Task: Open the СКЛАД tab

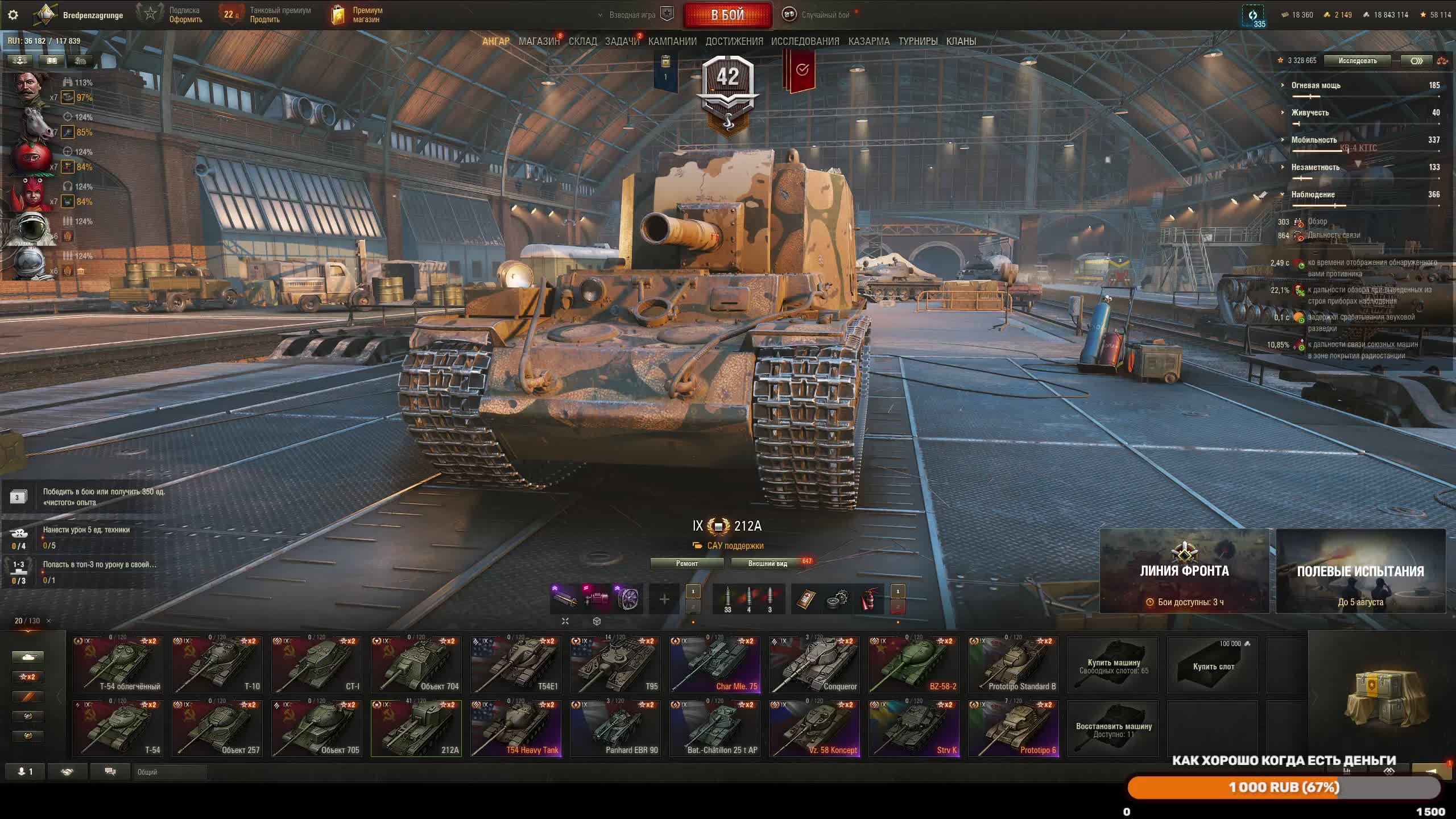Action: [582, 41]
